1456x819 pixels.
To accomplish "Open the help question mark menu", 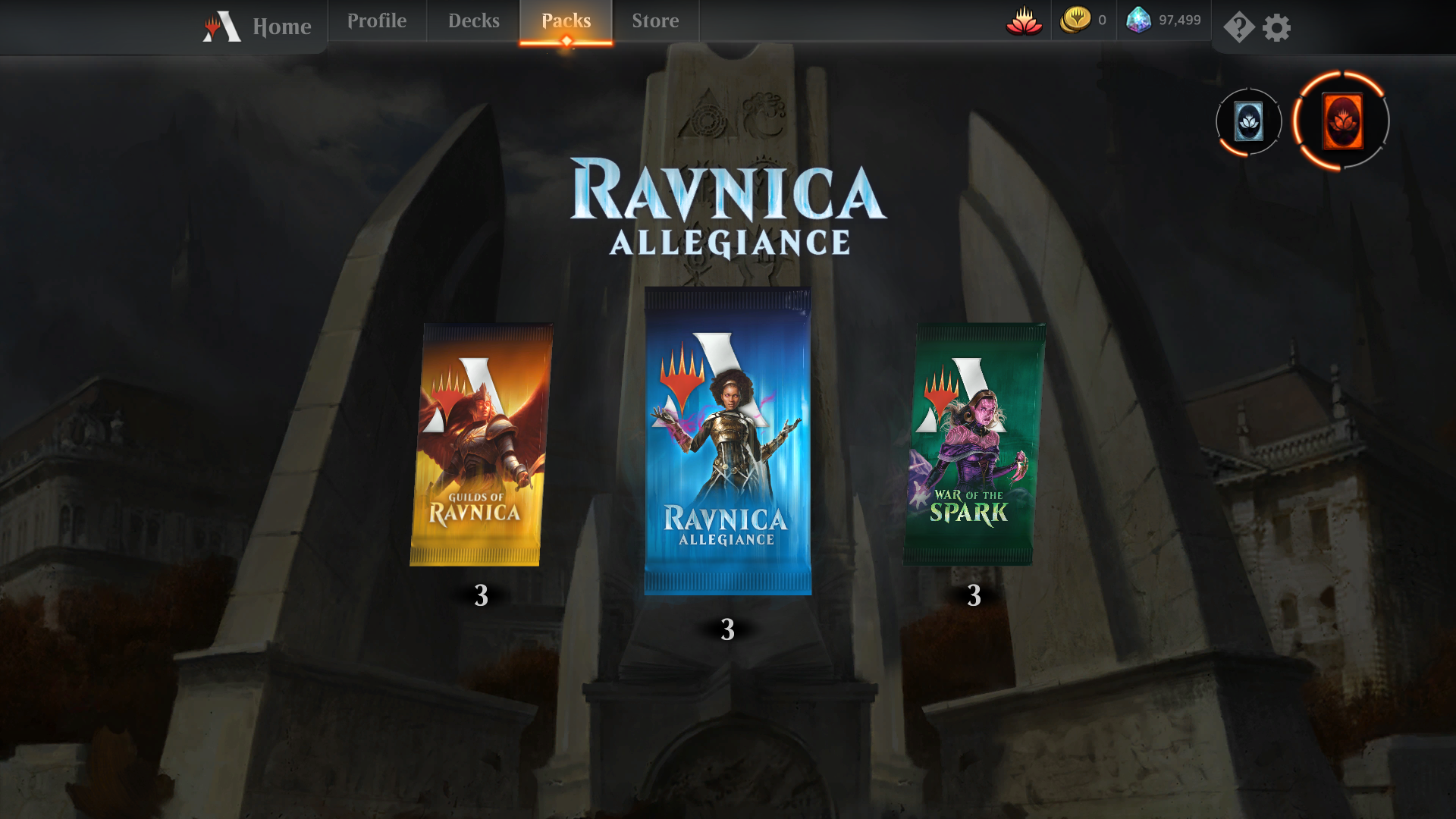I will pyautogui.click(x=1238, y=28).
